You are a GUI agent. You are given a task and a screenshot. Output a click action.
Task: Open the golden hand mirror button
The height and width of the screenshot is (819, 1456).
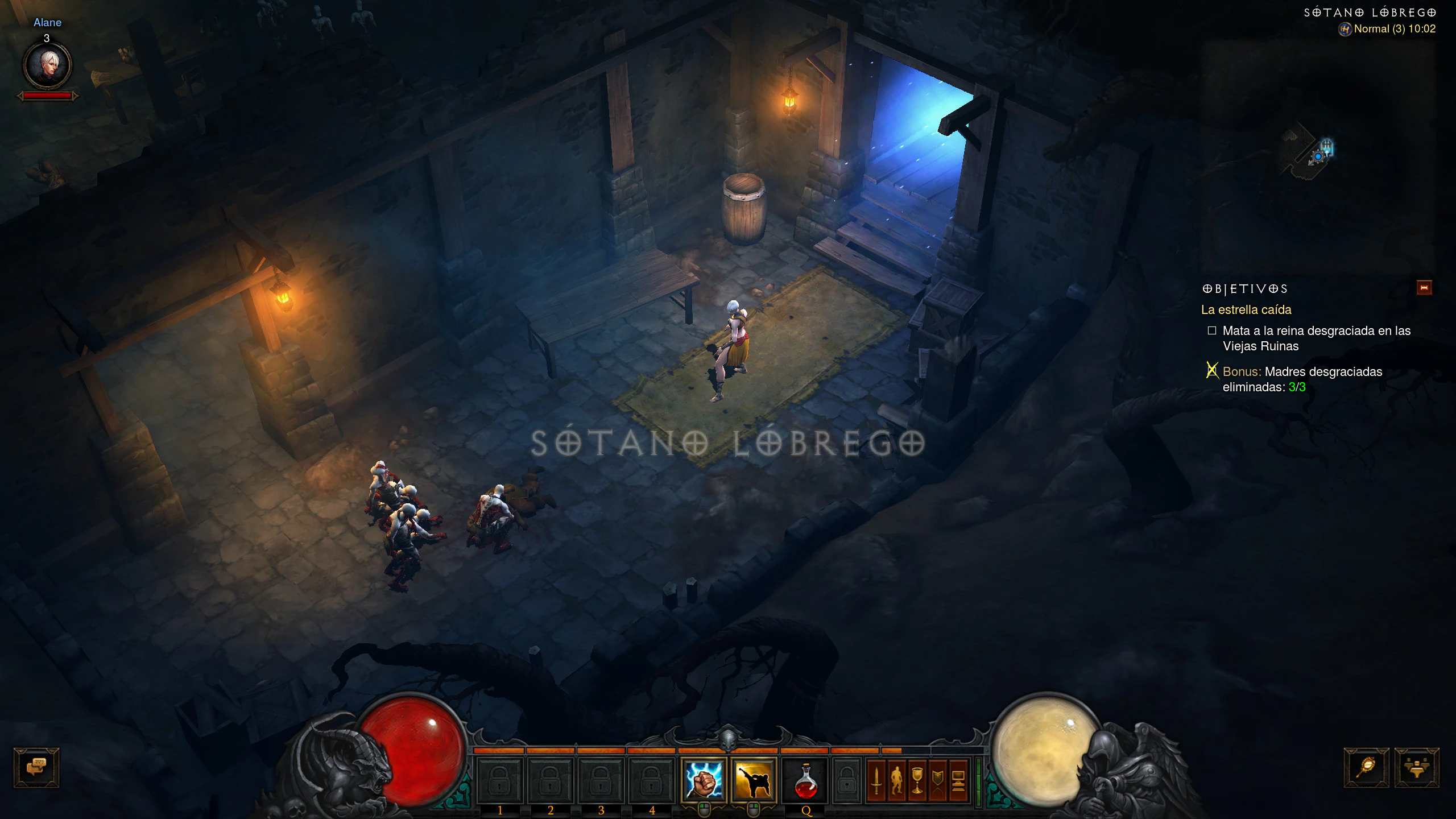pyautogui.click(x=1366, y=767)
